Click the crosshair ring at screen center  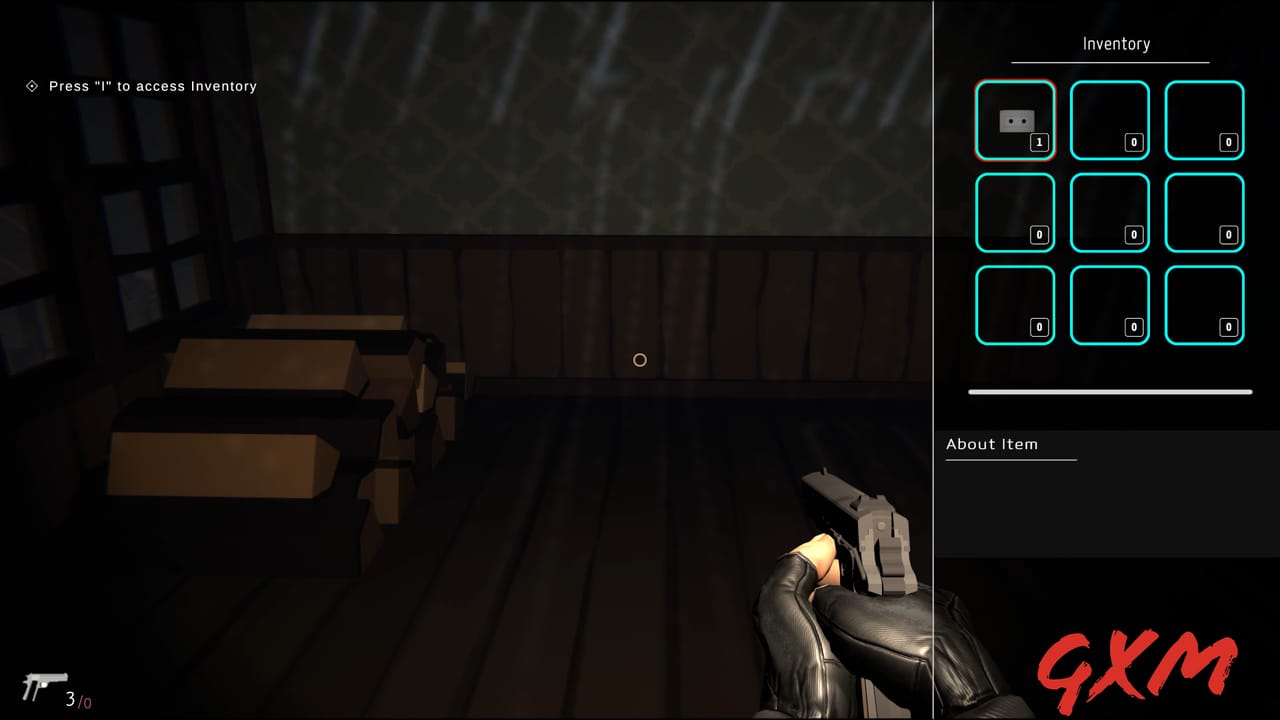point(640,360)
